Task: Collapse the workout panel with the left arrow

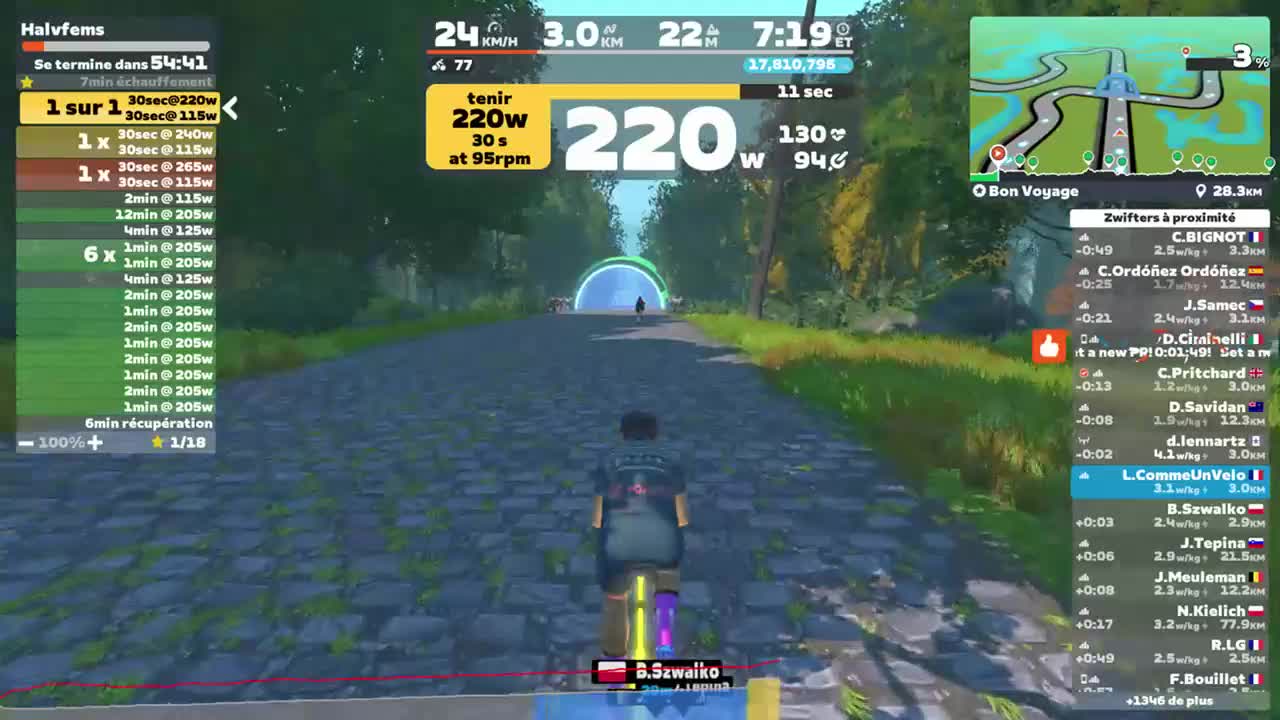Action: click(x=230, y=110)
